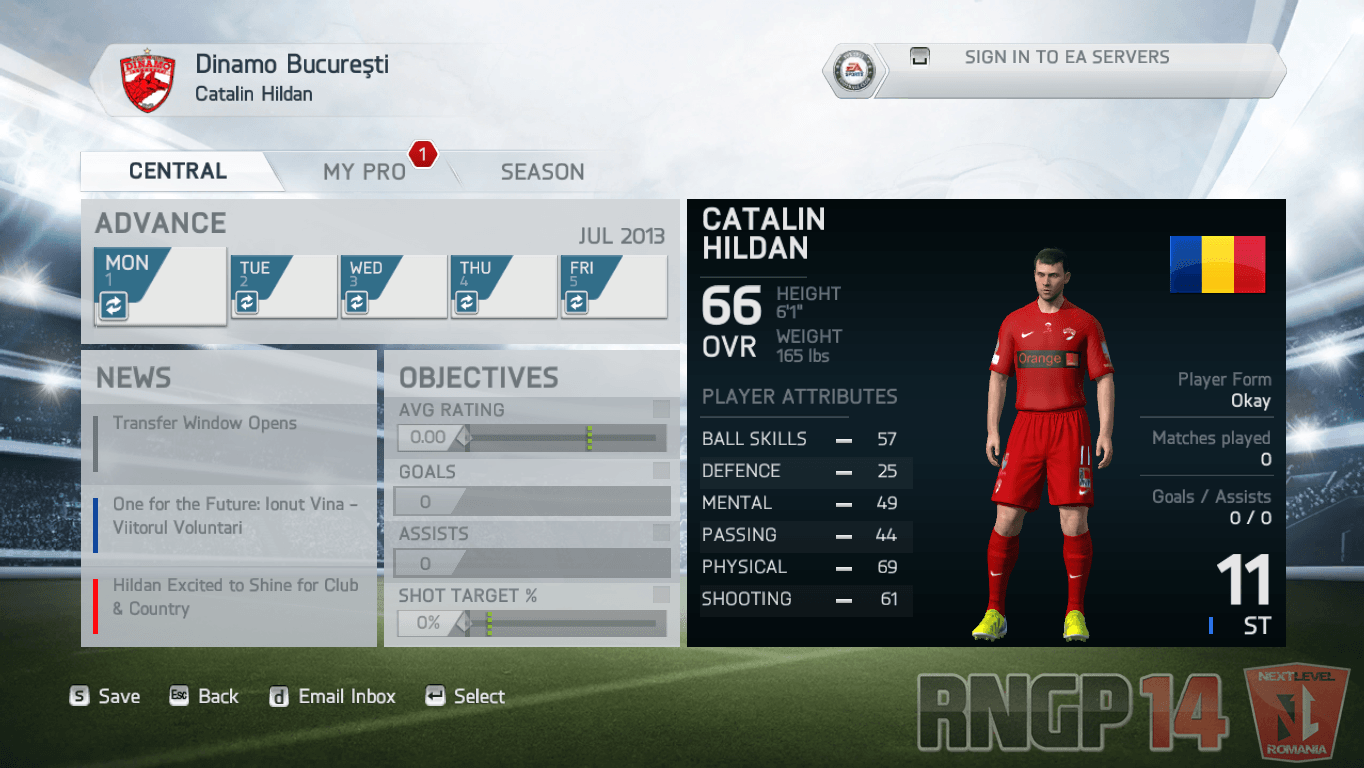The height and width of the screenshot is (768, 1364).
Task: Switch to the Central tab
Action: point(178,171)
